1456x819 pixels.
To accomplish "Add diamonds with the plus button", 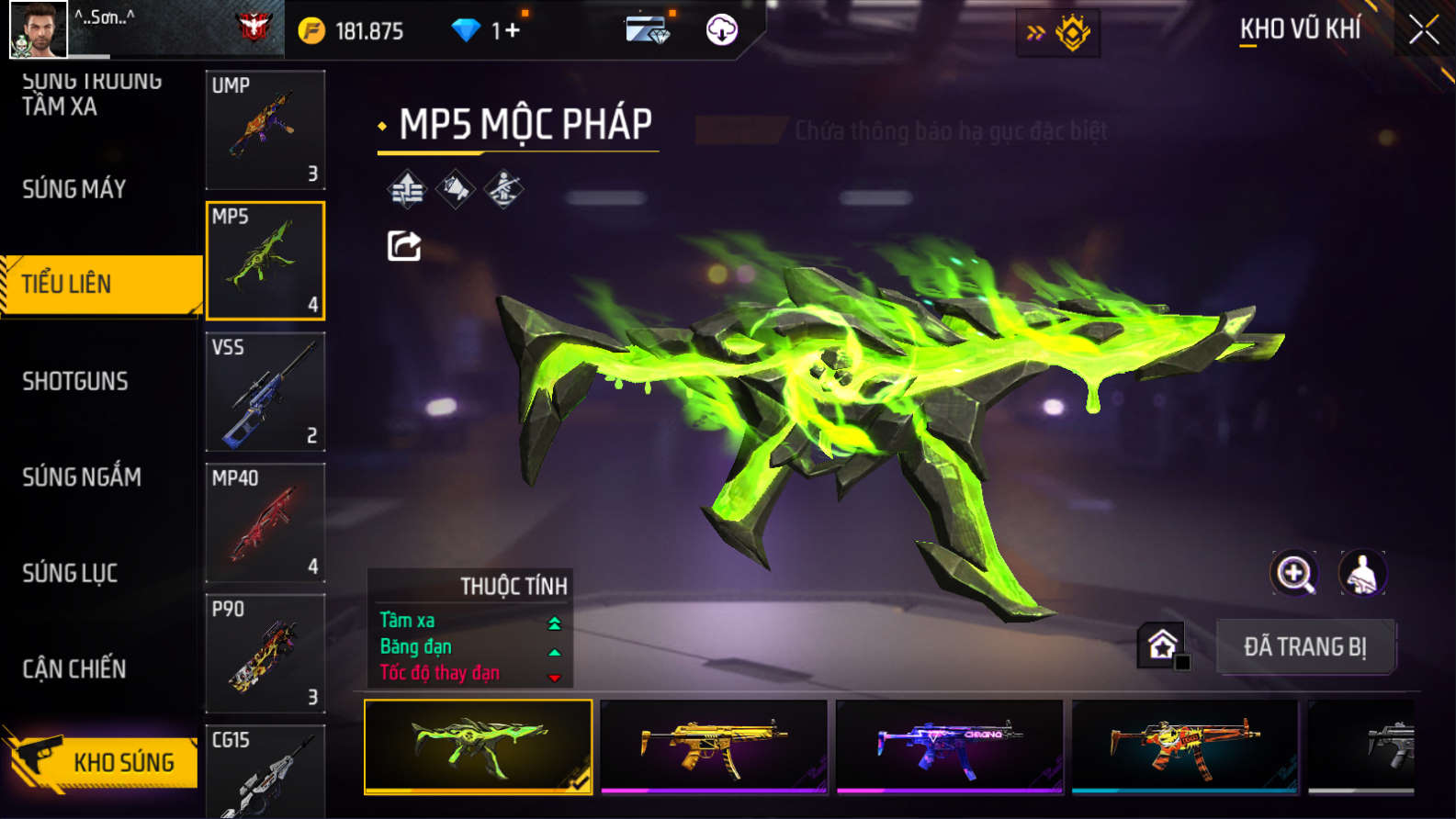I will pyautogui.click(x=512, y=30).
